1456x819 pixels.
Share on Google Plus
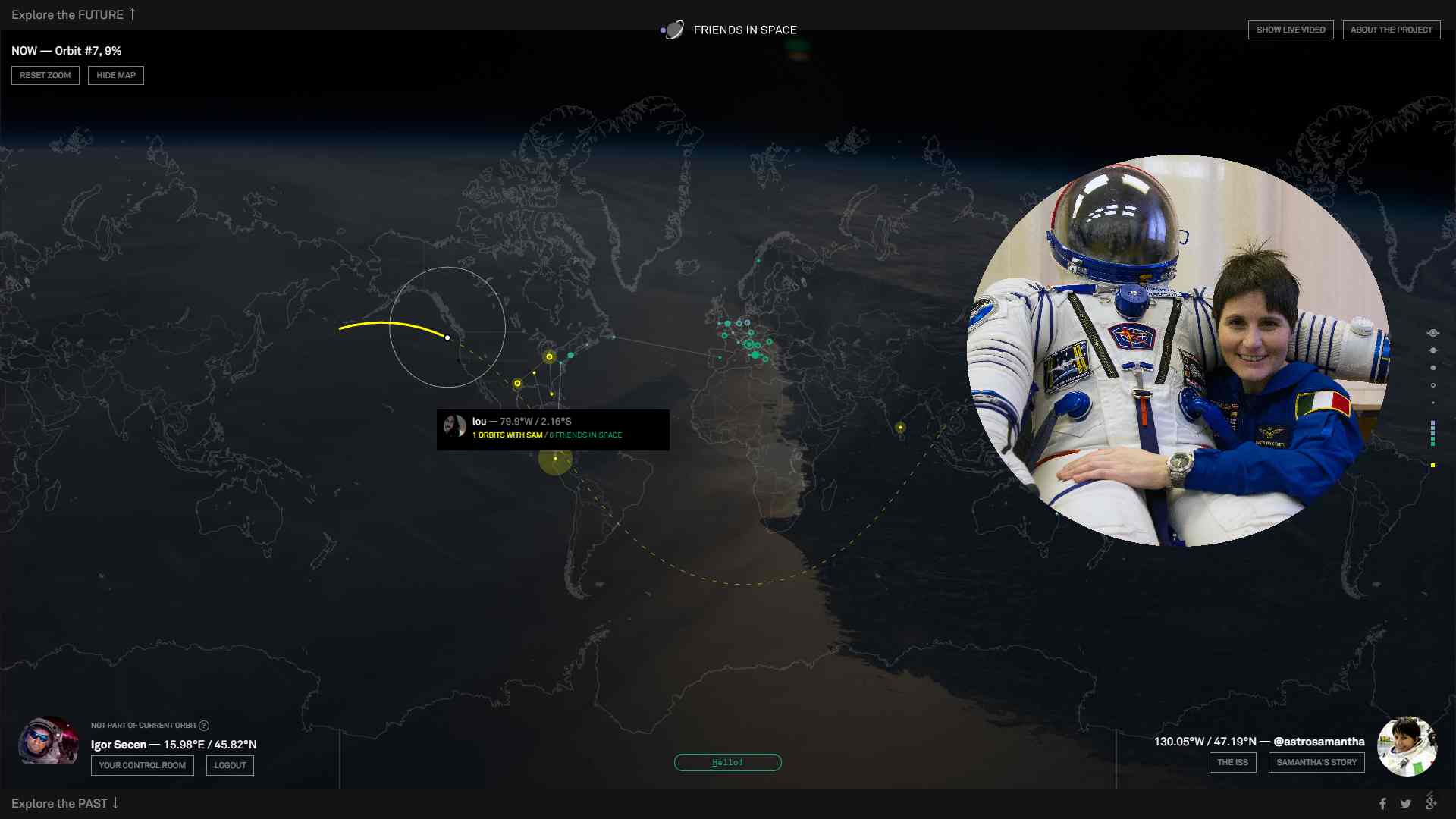[x=1431, y=802]
